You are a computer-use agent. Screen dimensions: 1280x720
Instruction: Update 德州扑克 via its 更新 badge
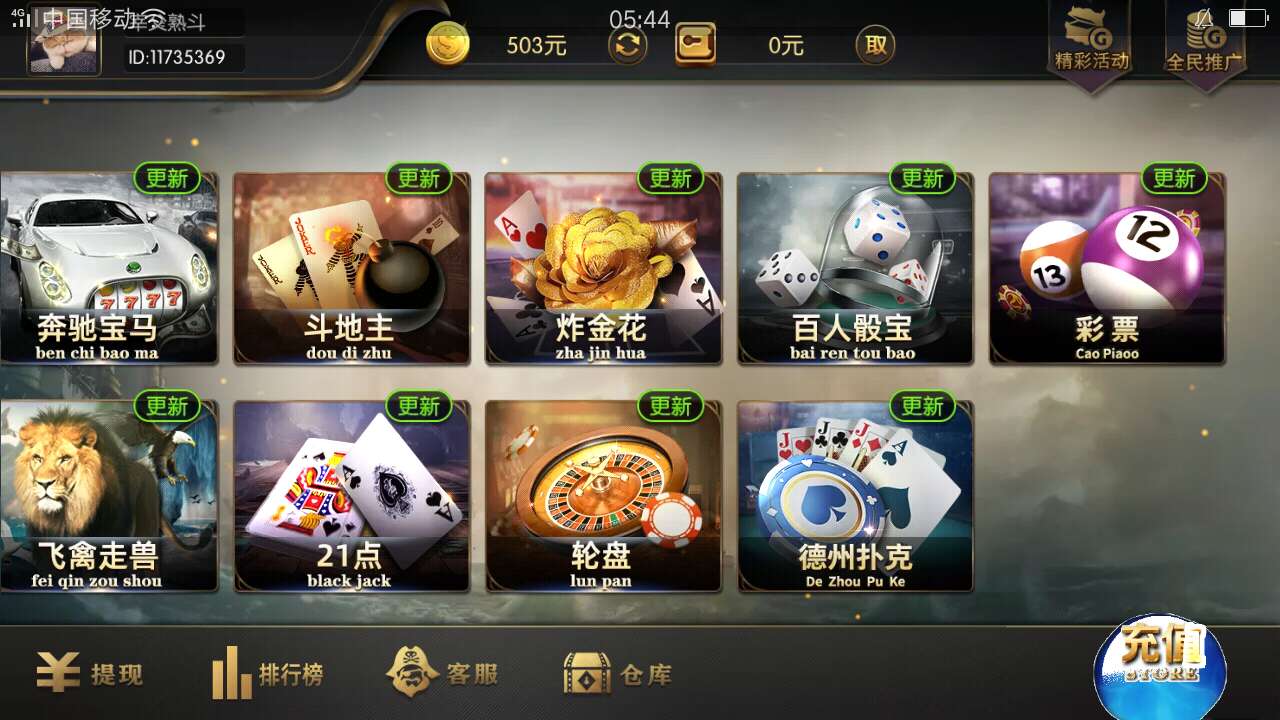[x=924, y=407]
